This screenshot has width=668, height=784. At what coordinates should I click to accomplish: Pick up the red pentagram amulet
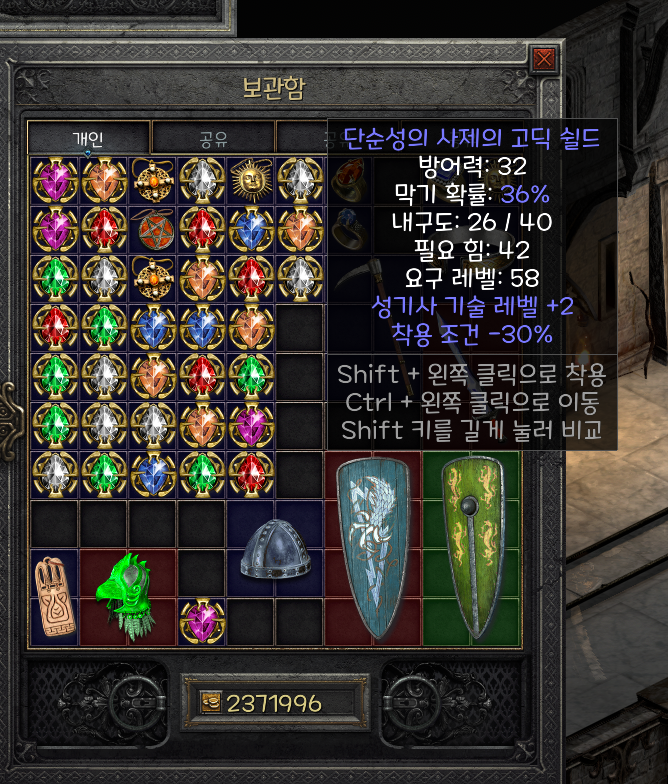point(153,229)
